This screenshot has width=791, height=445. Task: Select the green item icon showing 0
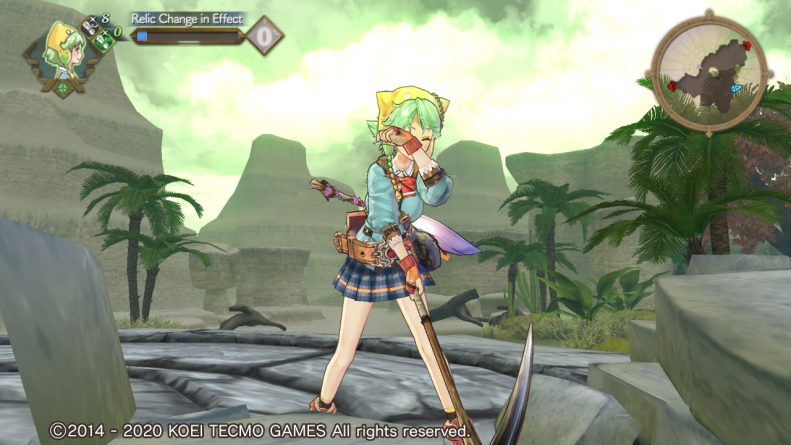click(x=103, y=41)
